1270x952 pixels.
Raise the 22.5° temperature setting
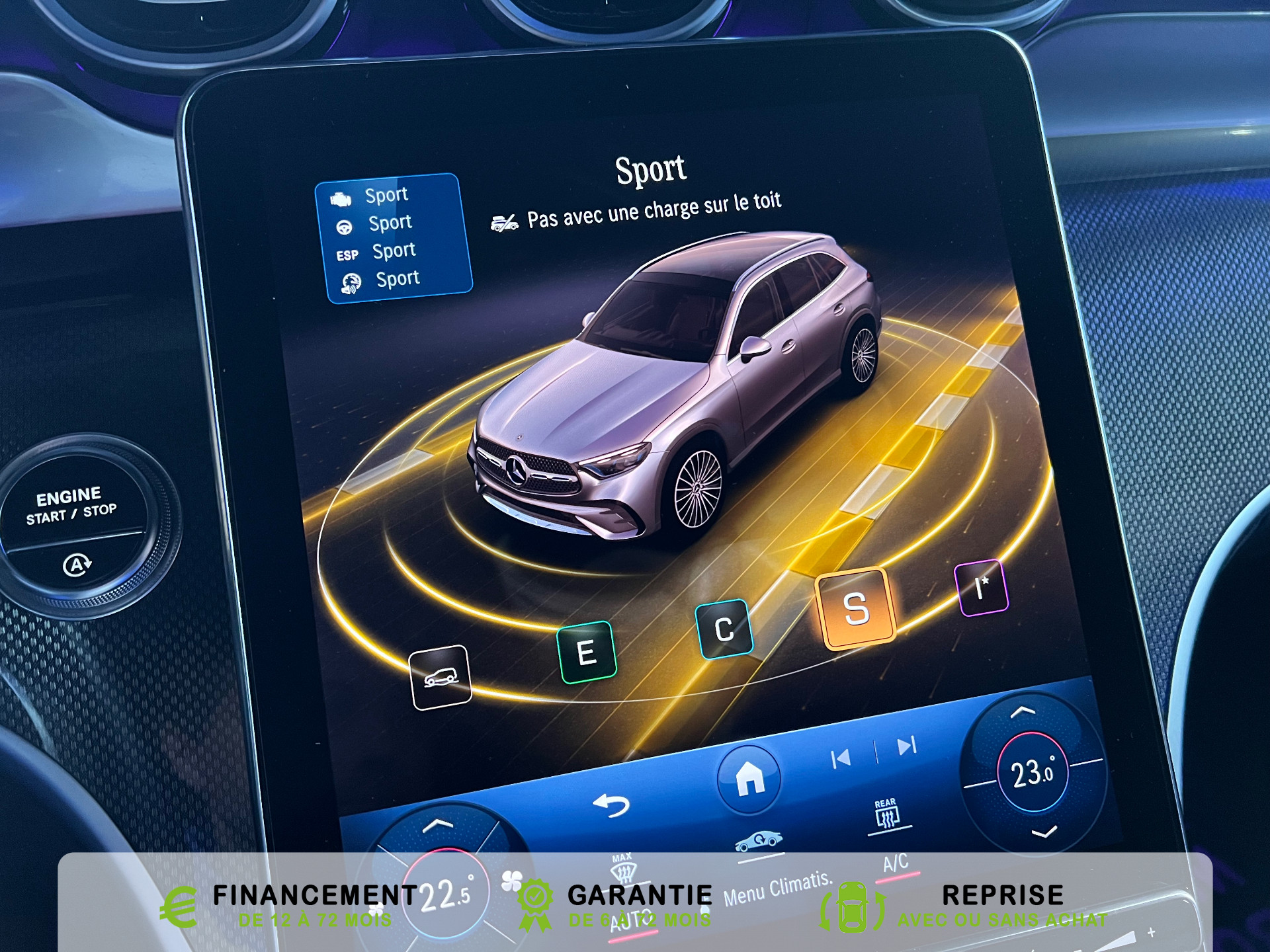click(438, 825)
